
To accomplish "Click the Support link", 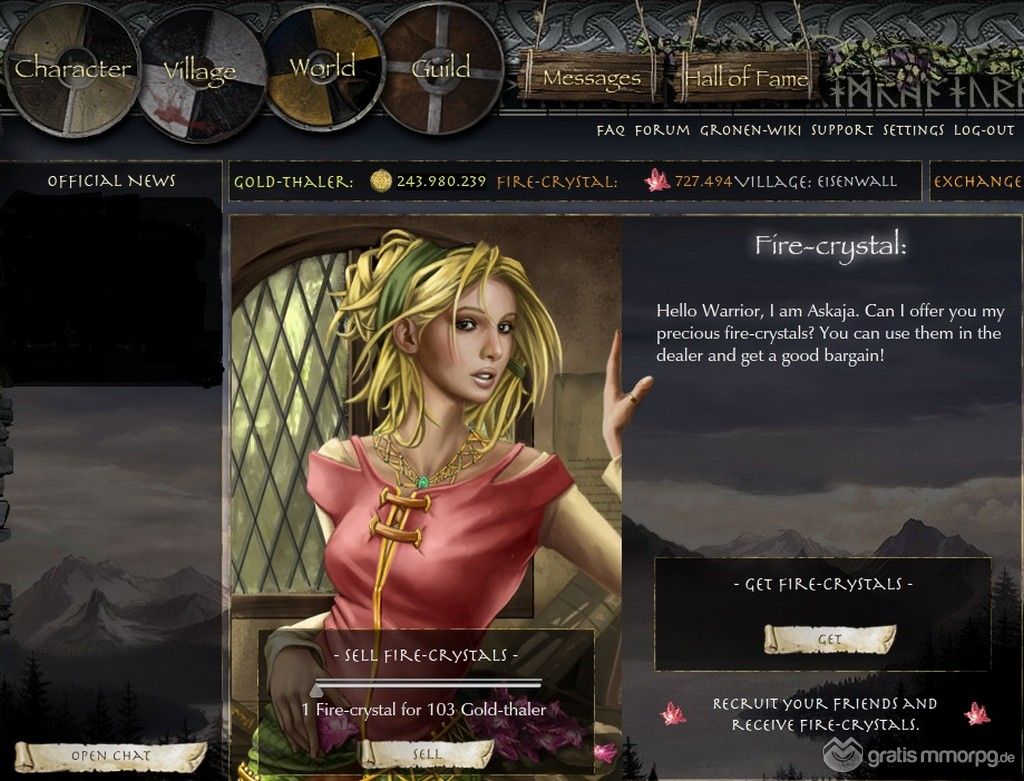I will (x=842, y=130).
